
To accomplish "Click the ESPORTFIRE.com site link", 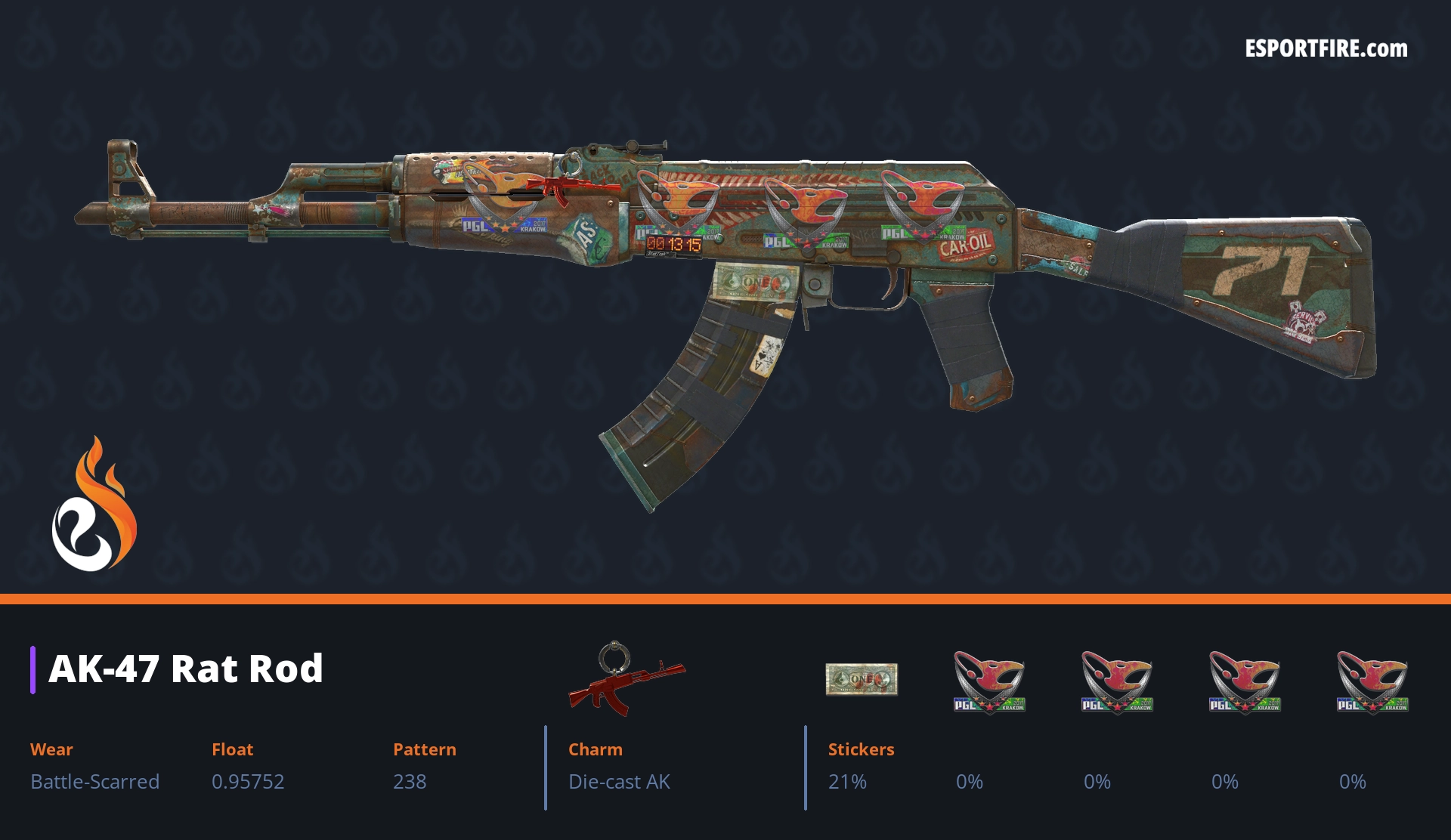I will pyautogui.click(x=1326, y=49).
